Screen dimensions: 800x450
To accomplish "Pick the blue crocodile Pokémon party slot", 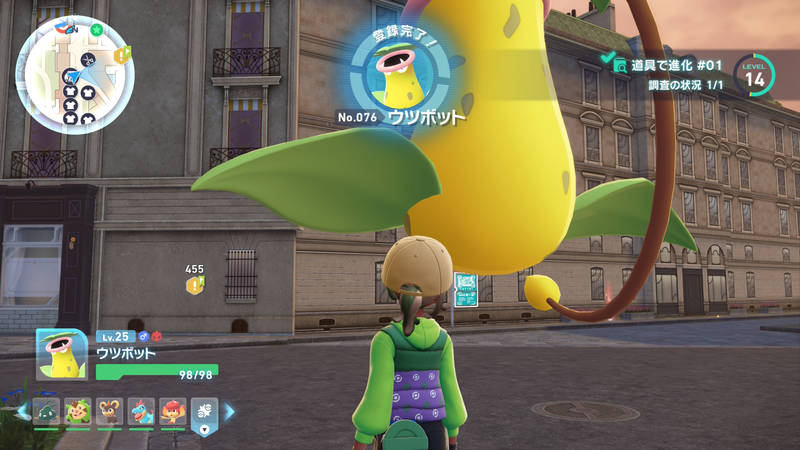I will (141, 411).
